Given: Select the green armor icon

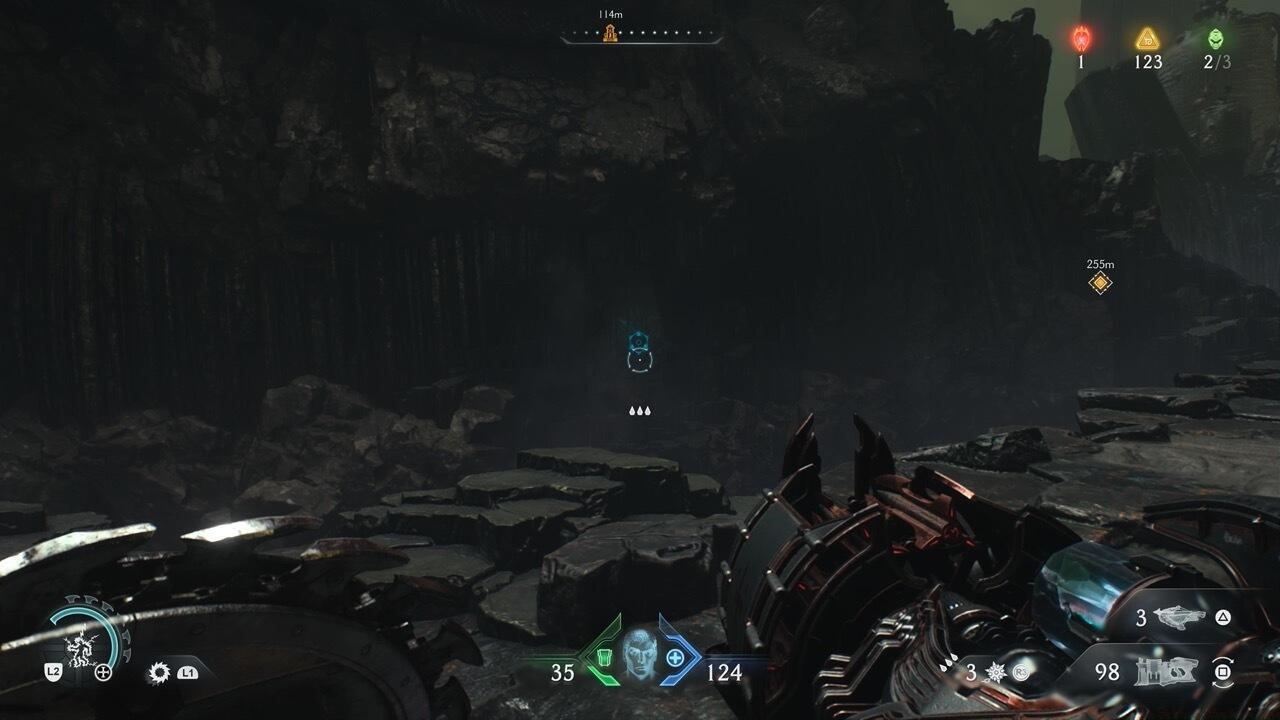Looking at the screenshot, I should tap(604, 657).
